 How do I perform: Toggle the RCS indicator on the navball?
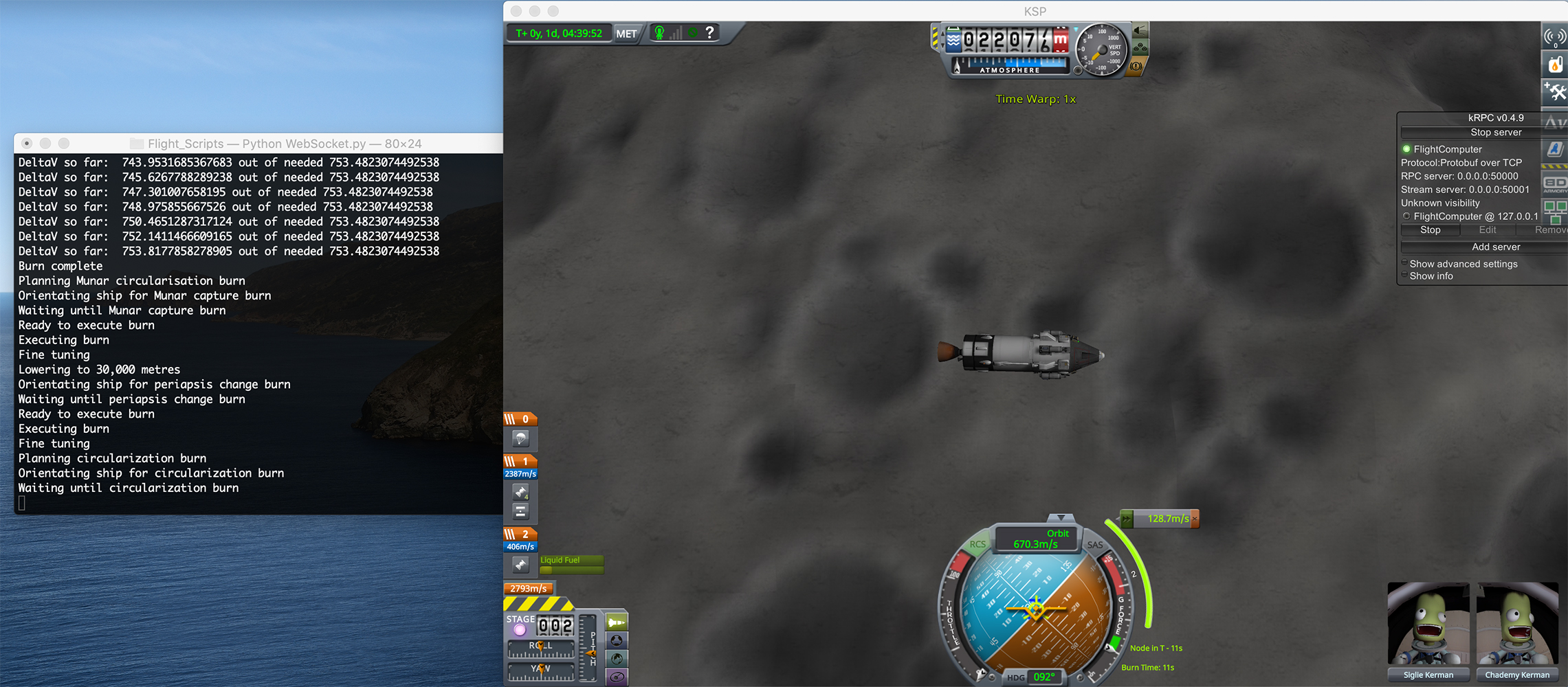point(977,544)
